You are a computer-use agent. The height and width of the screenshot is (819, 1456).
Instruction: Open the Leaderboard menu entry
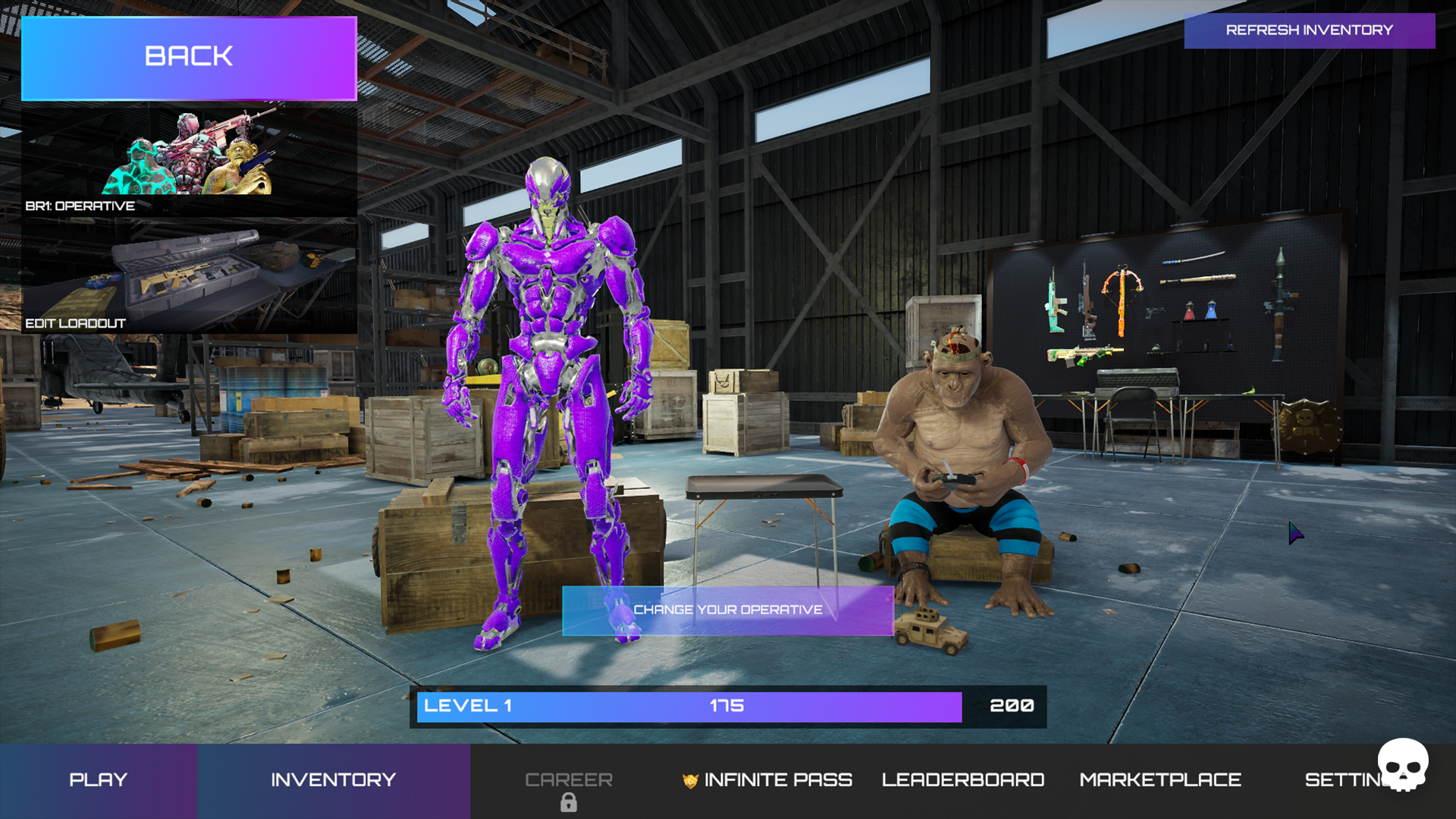963,779
